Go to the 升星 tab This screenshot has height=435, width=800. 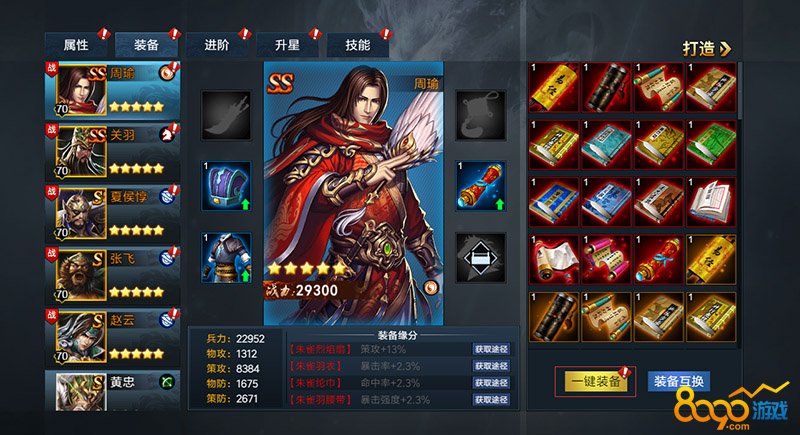(287, 45)
